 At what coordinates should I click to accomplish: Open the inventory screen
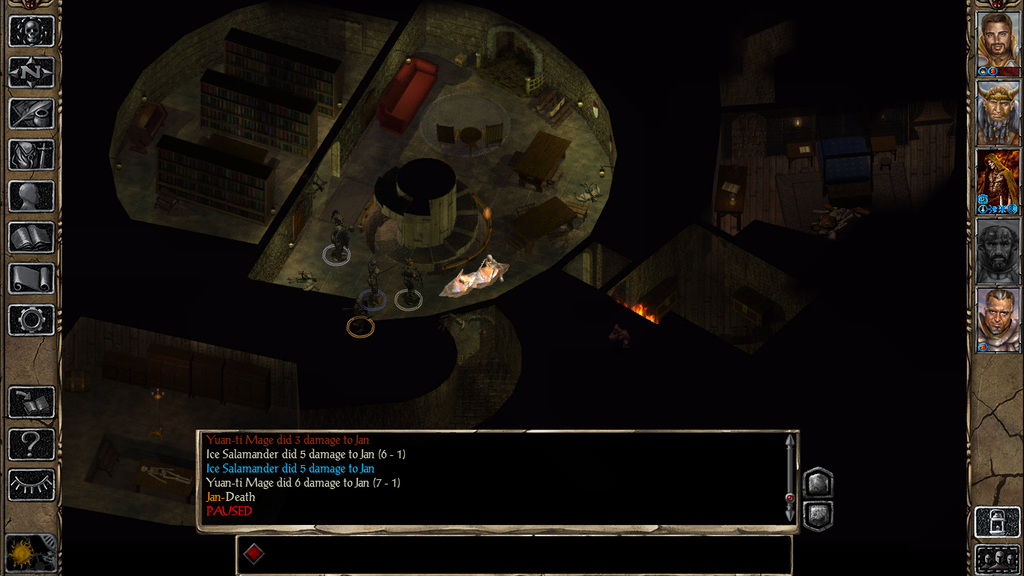click(31, 155)
